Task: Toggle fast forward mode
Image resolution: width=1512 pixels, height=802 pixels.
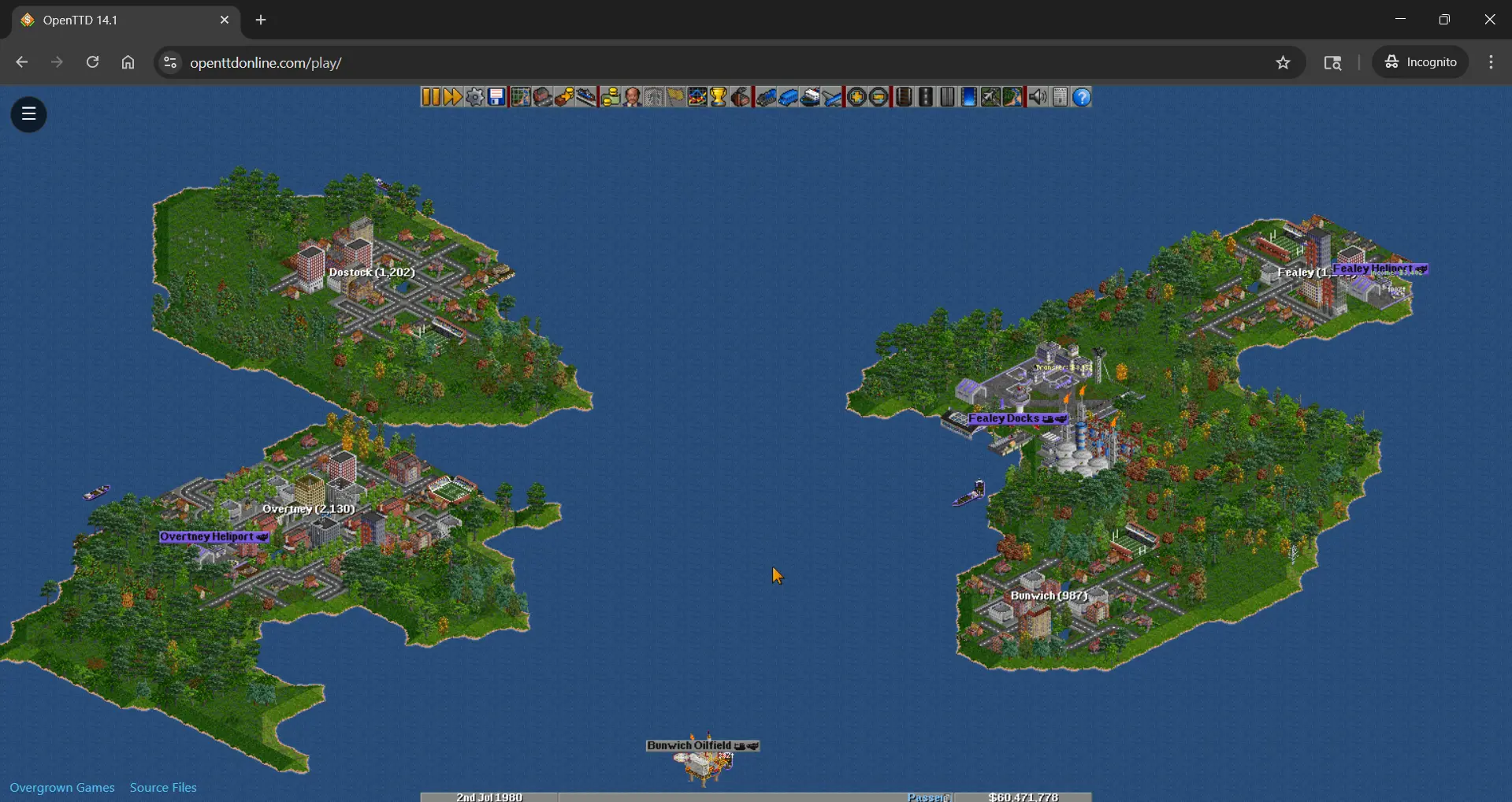Action: (x=451, y=96)
